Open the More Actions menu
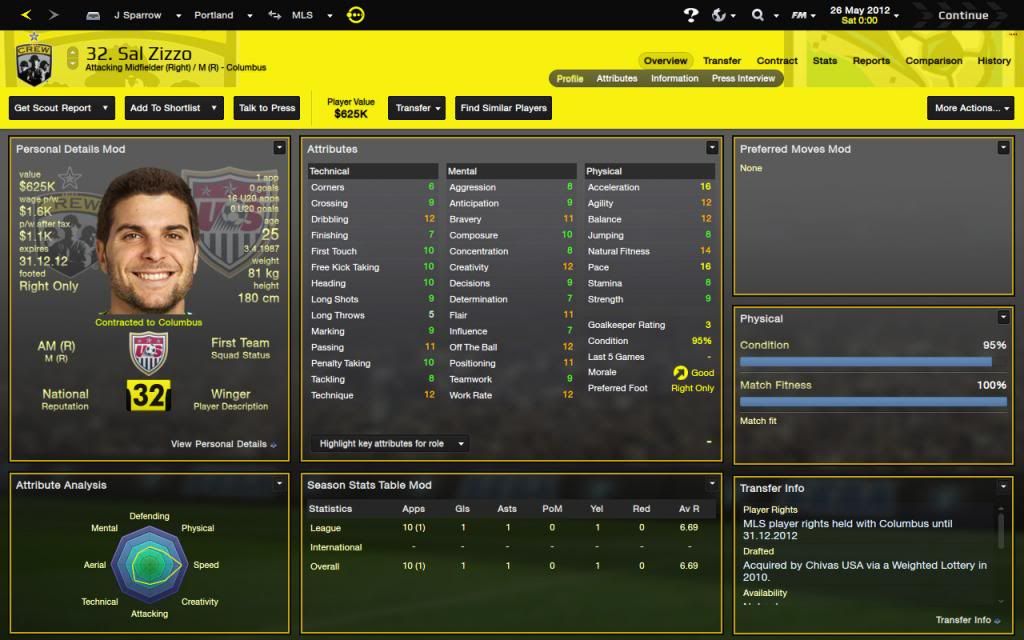This screenshot has height=640, width=1024. (970, 108)
